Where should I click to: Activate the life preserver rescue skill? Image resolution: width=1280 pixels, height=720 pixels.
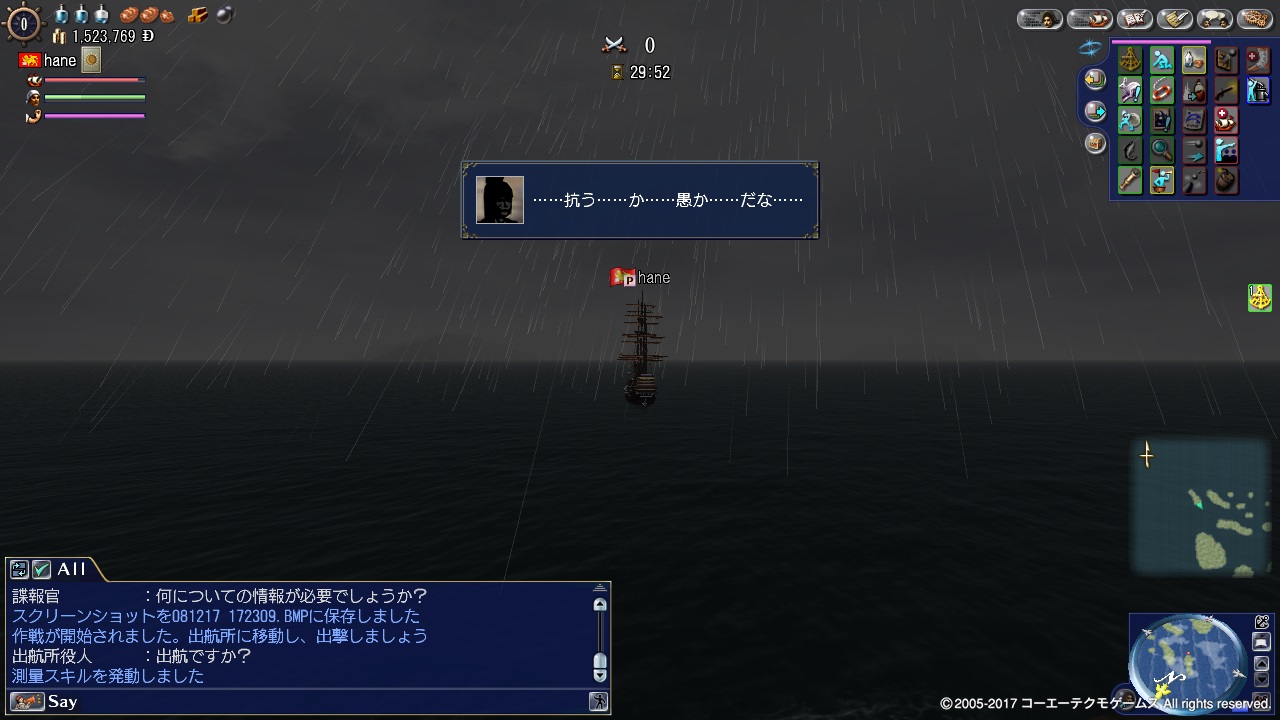1162,91
